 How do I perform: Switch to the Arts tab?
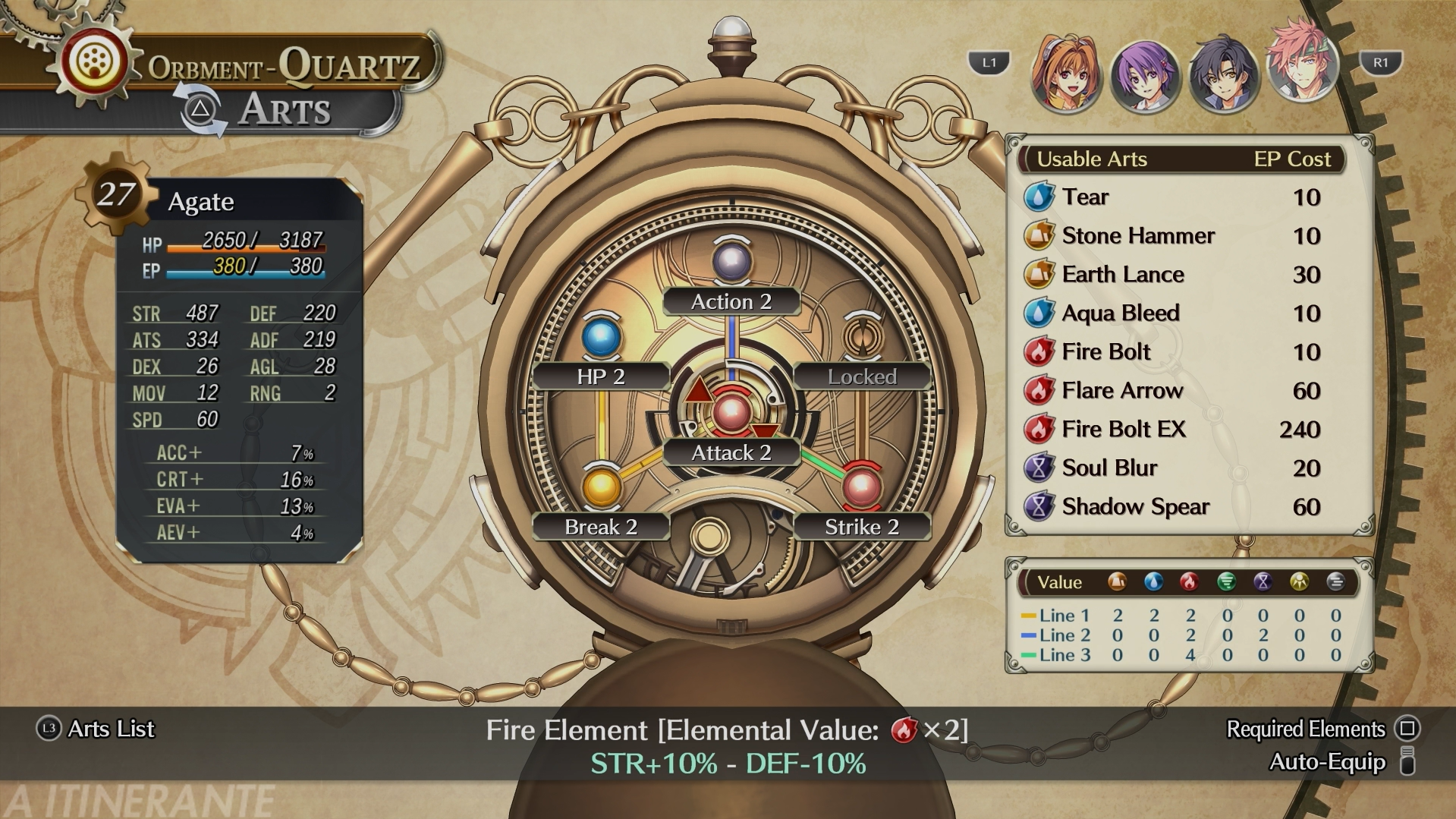pyautogui.click(x=284, y=110)
